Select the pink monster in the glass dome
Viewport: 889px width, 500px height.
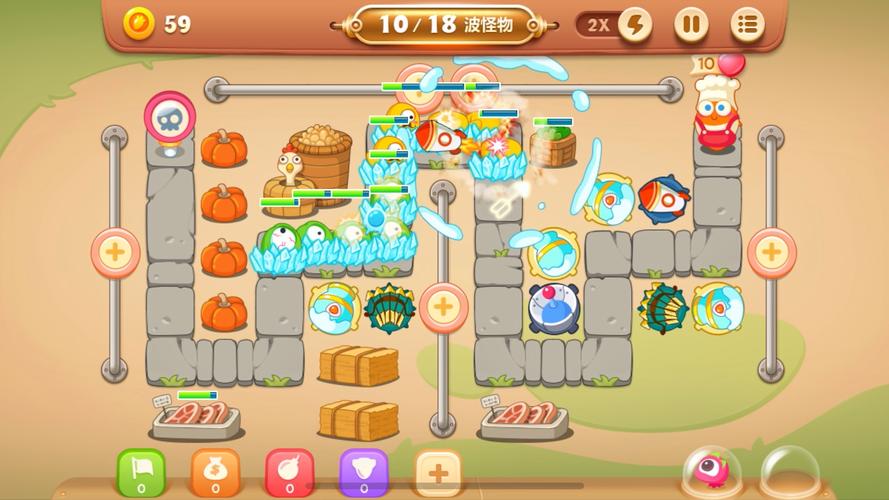tap(712, 472)
